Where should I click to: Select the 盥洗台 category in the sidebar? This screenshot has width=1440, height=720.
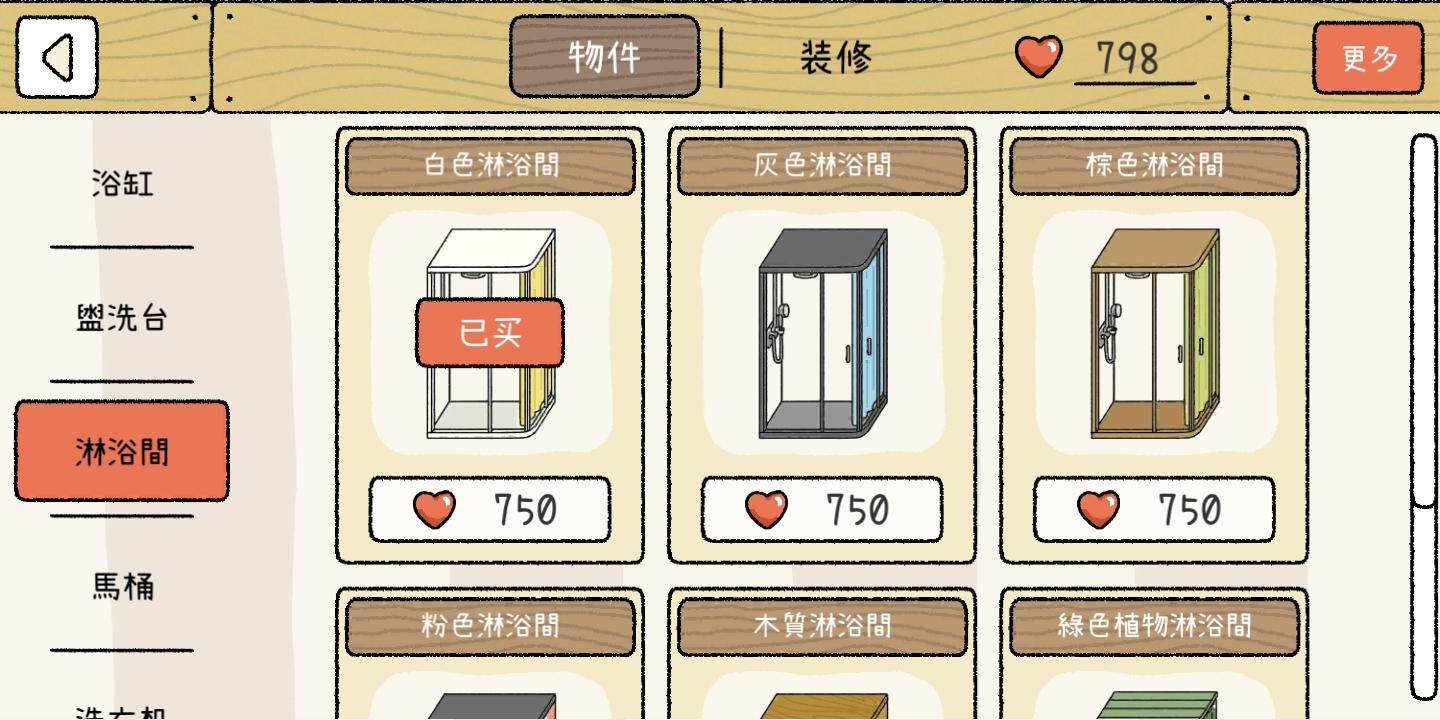tap(121, 317)
